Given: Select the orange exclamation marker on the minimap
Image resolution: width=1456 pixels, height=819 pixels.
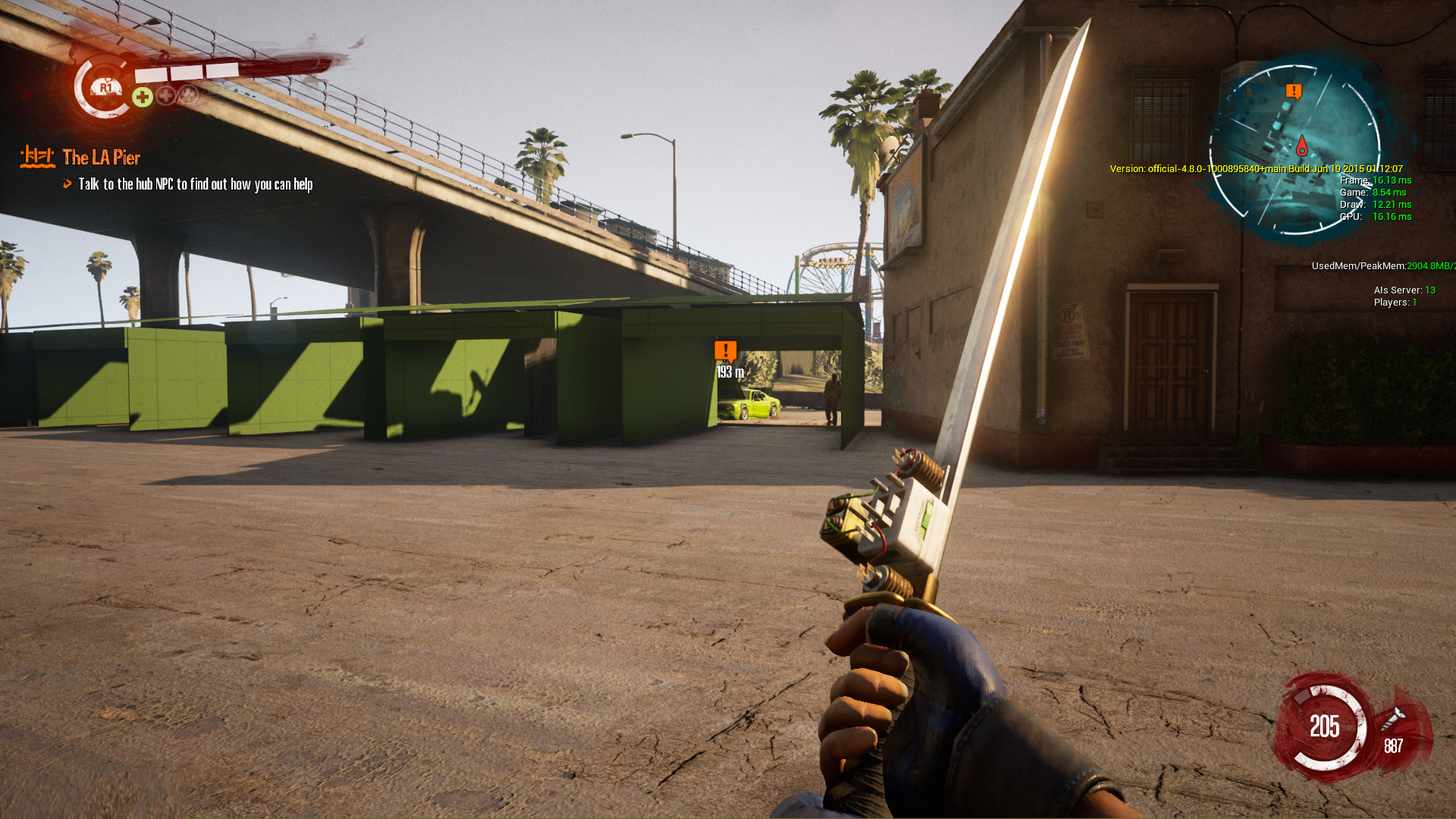Looking at the screenshot, I should (1294, 92).
